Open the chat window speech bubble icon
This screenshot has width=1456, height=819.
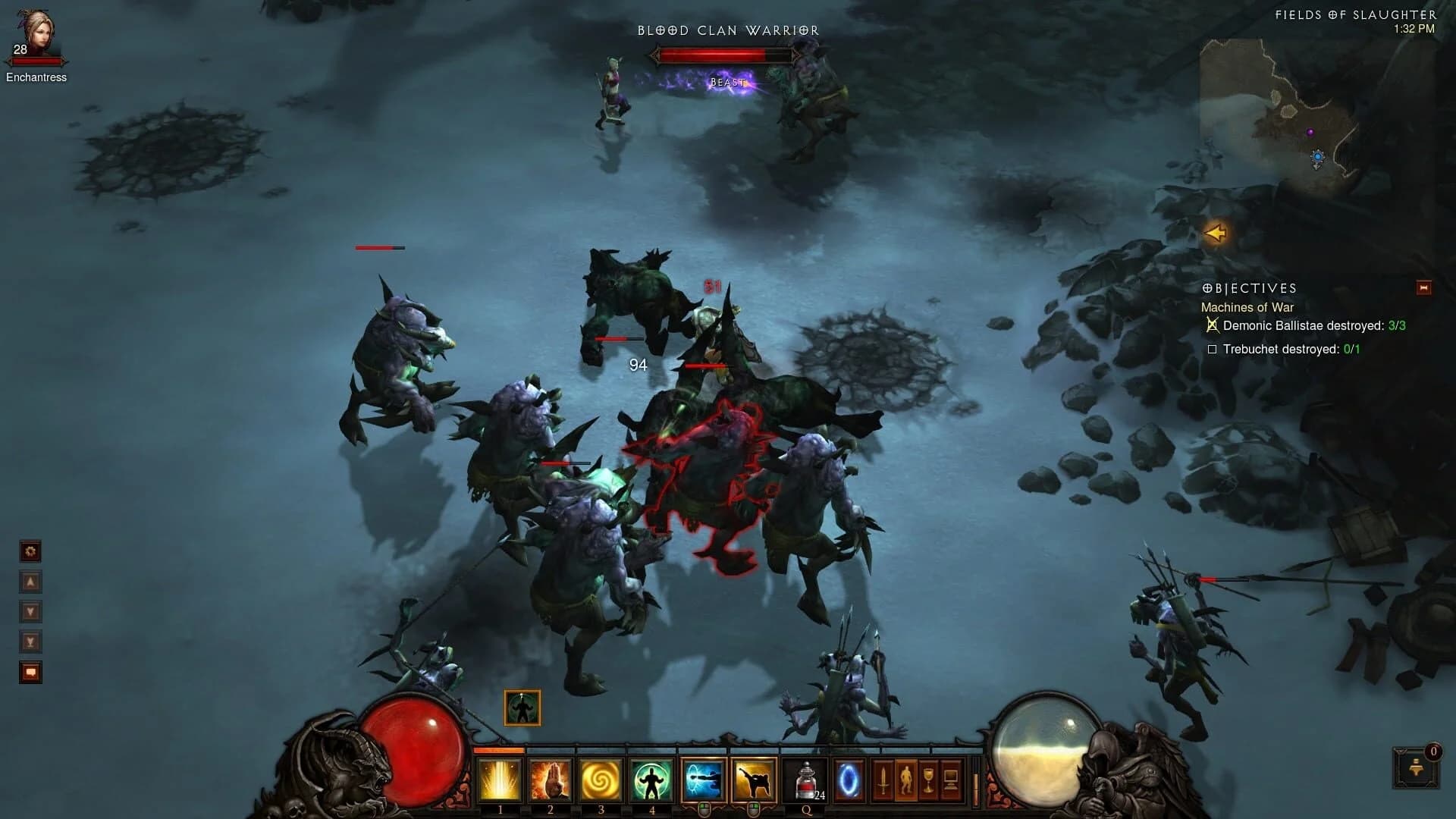coord(30,672)
